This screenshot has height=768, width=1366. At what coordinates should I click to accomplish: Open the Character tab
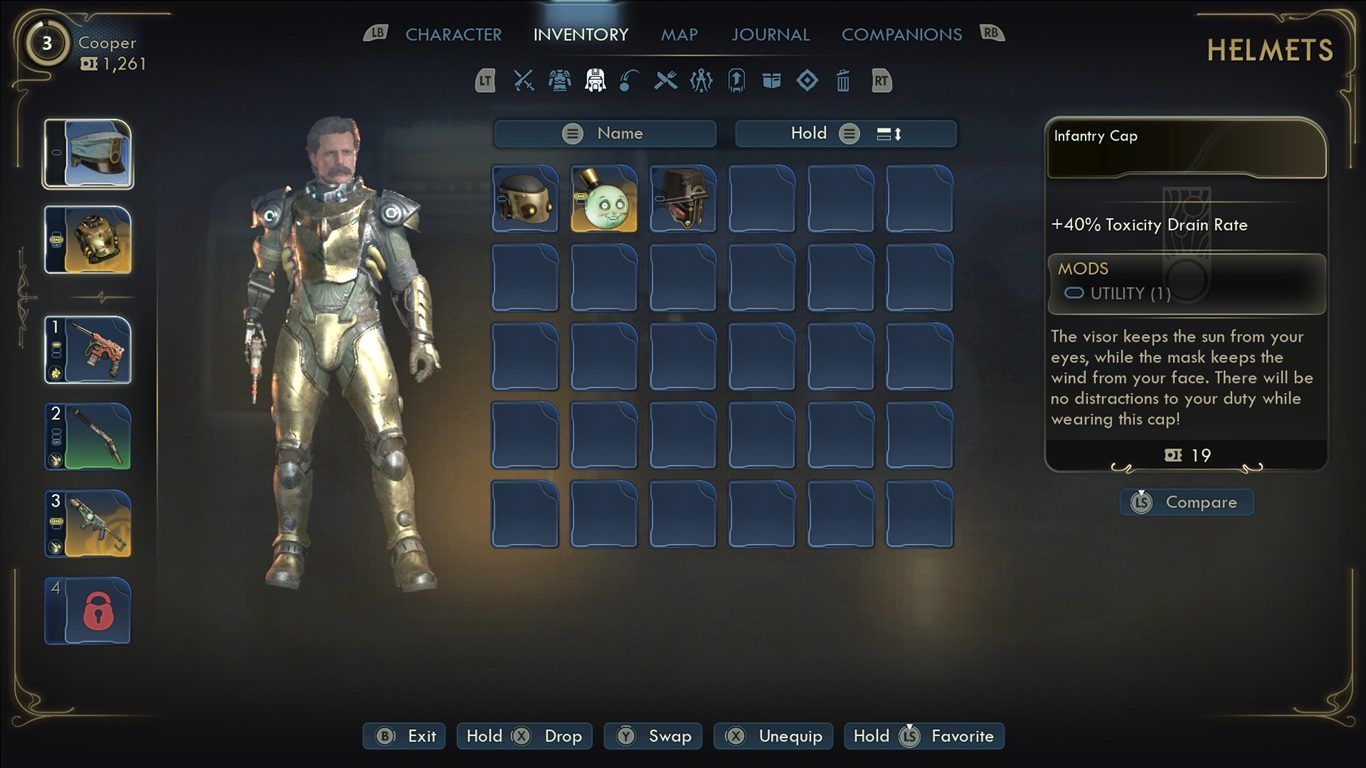(453, 35)
